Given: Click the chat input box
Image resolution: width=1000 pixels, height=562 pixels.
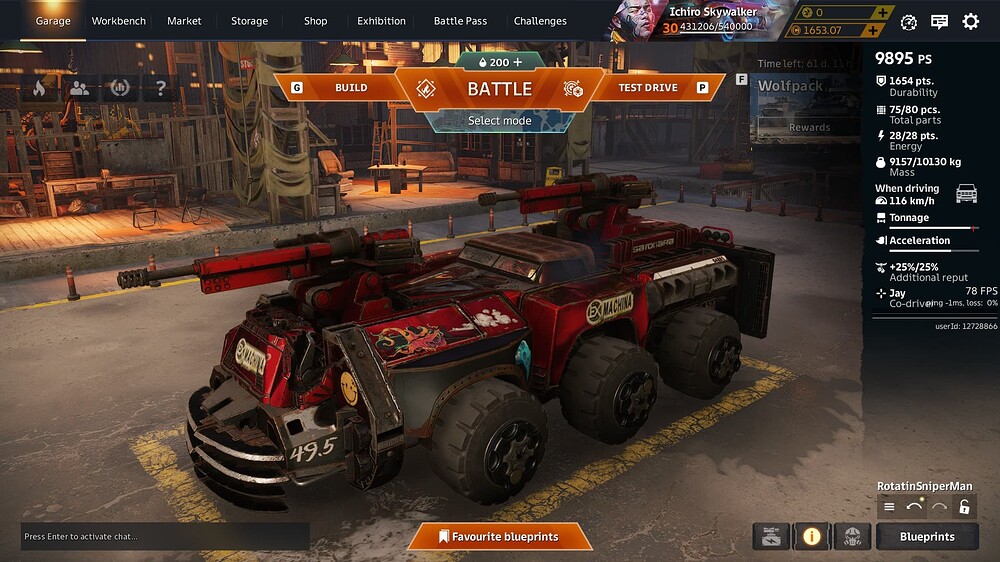Looking at the screenshot, I should tap(165, 537).
